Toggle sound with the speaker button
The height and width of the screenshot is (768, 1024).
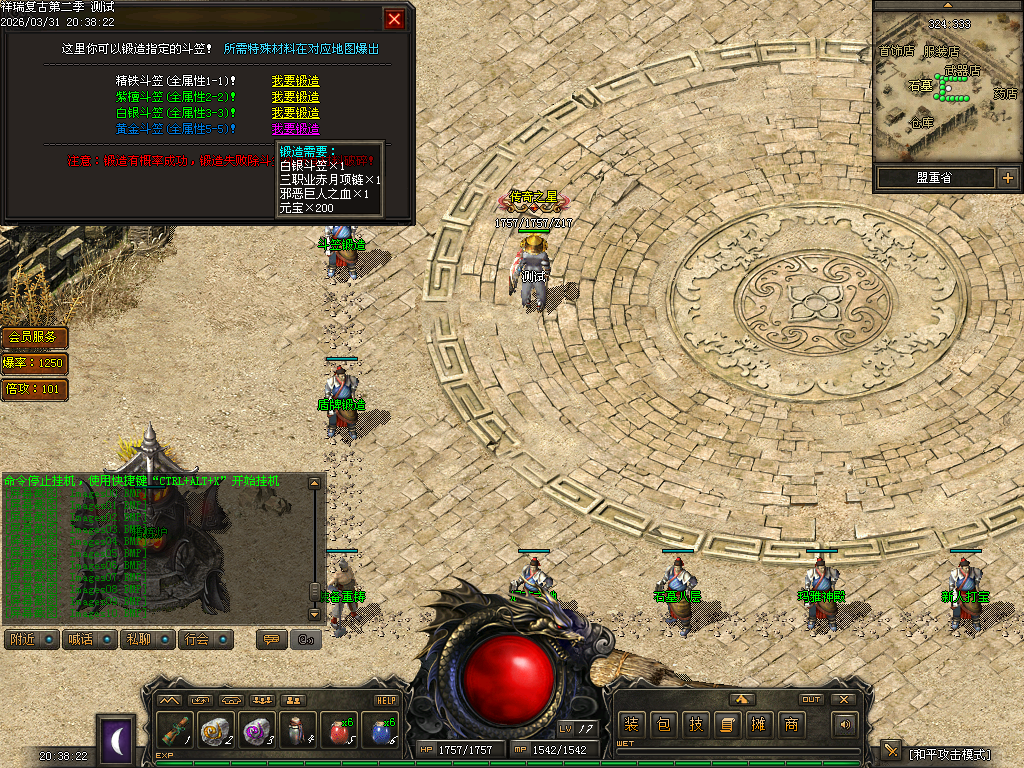[846, 725]
